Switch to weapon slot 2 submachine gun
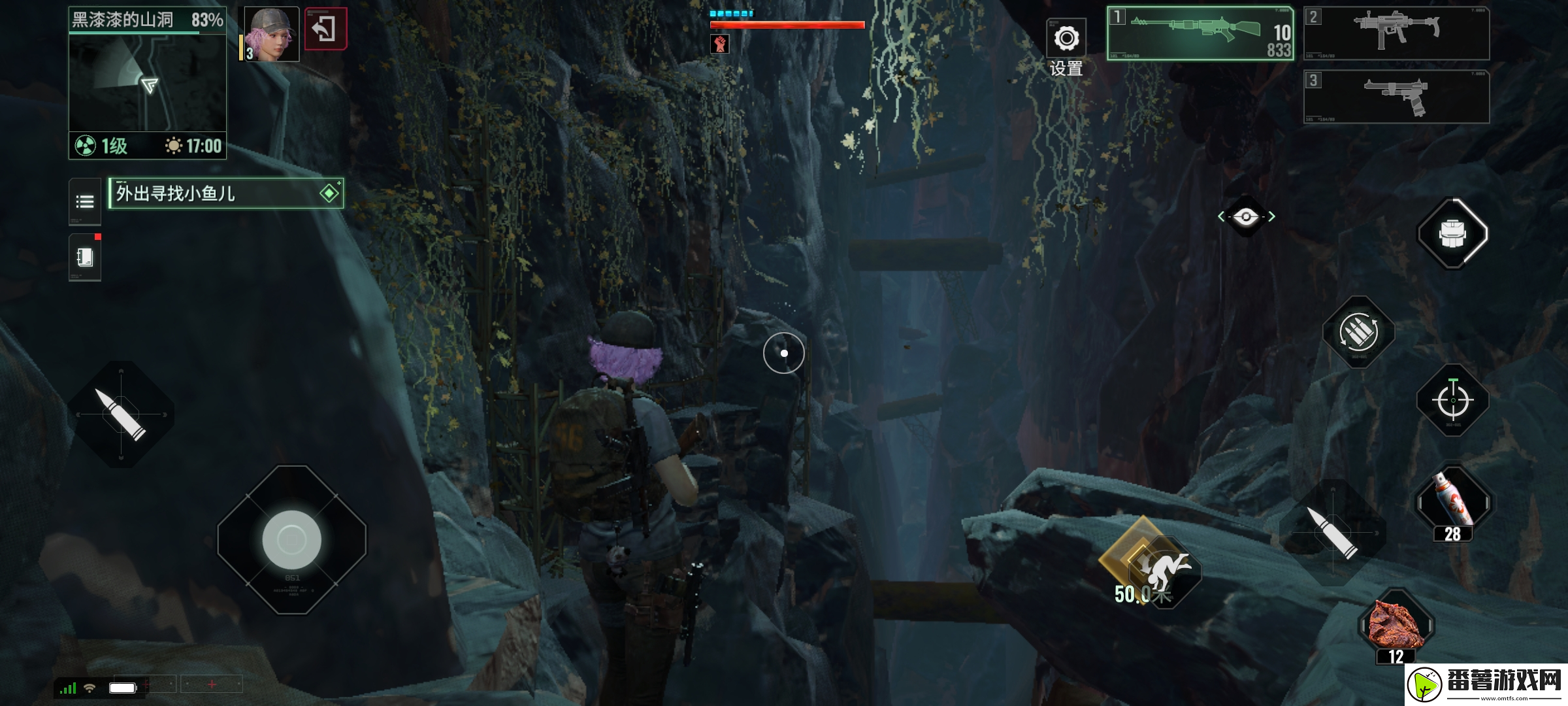The width and height of the screenshot is (1568, 706). point(1396,33)
